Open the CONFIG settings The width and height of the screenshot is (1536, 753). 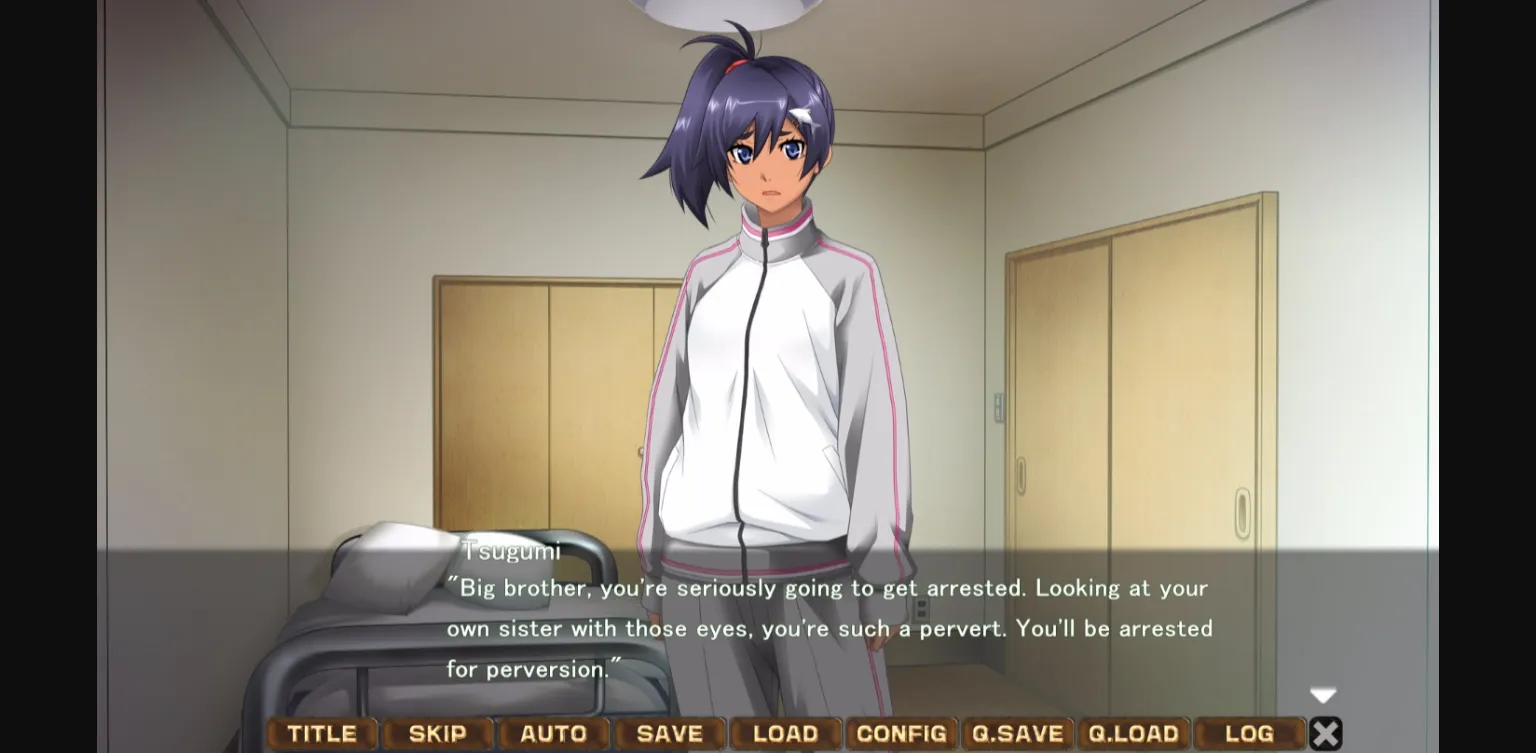coord(901,733)
